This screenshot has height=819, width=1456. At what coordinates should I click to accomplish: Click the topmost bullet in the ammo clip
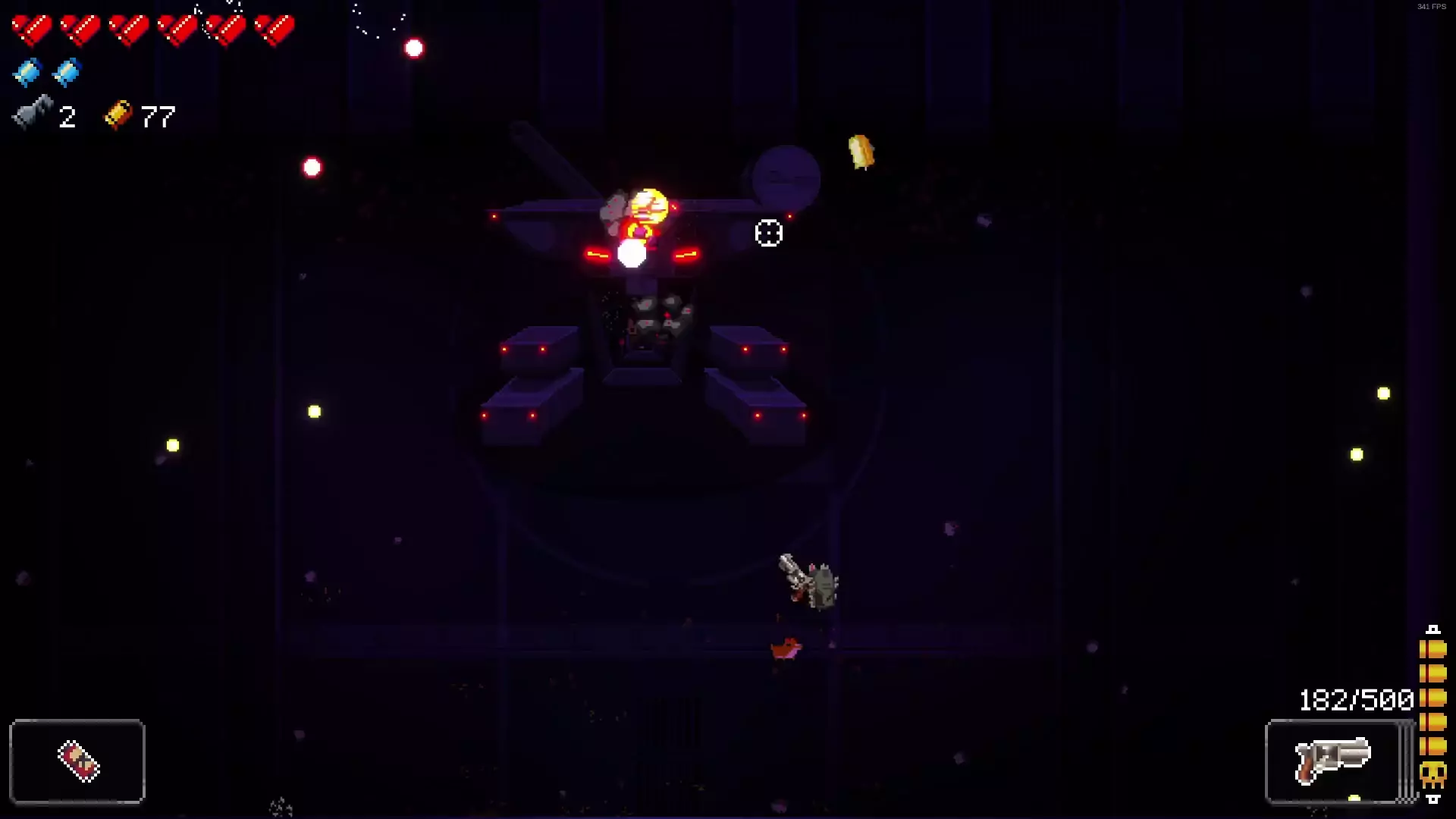[1432, 648]
